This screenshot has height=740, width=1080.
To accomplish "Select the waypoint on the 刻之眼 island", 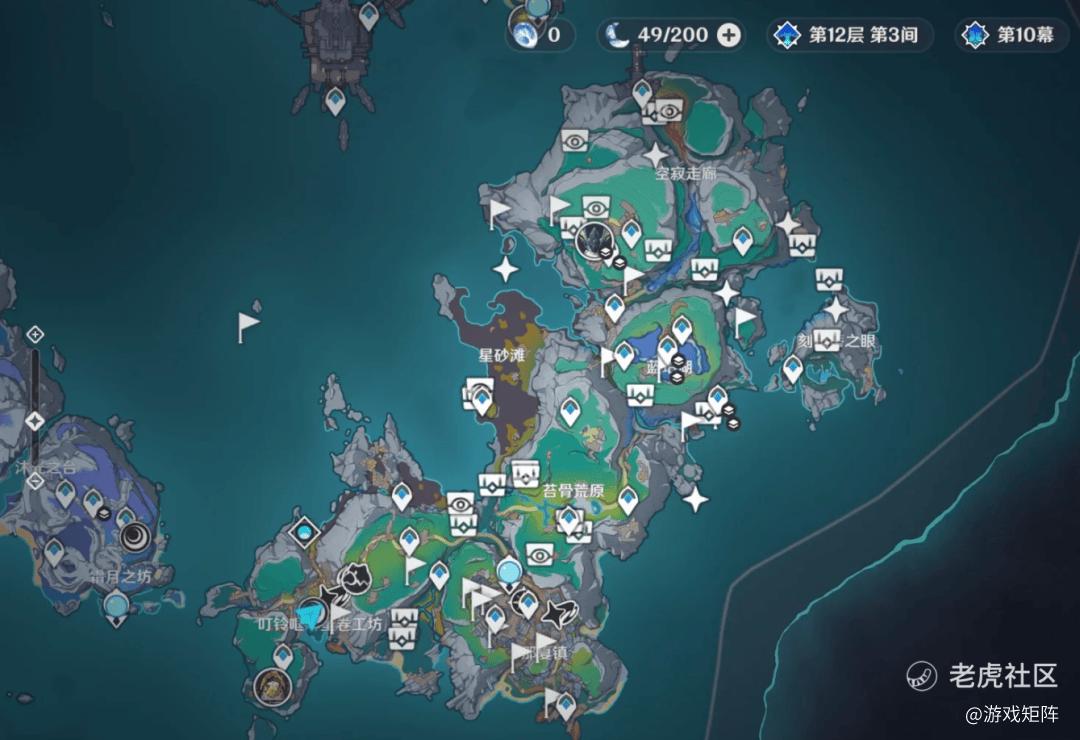I will tap(793, 368).
